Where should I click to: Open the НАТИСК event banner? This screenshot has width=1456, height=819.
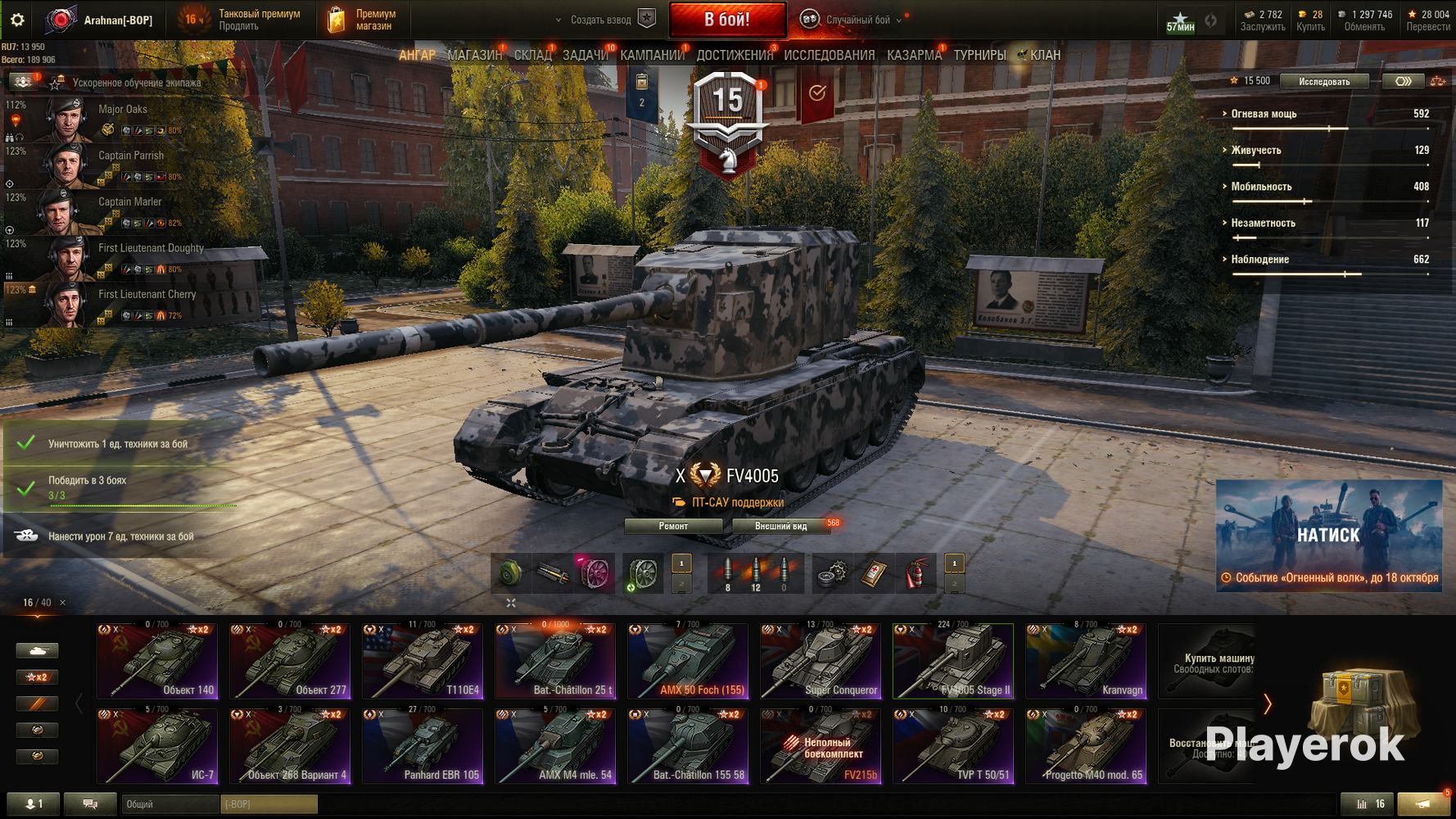pos(1328,535)
